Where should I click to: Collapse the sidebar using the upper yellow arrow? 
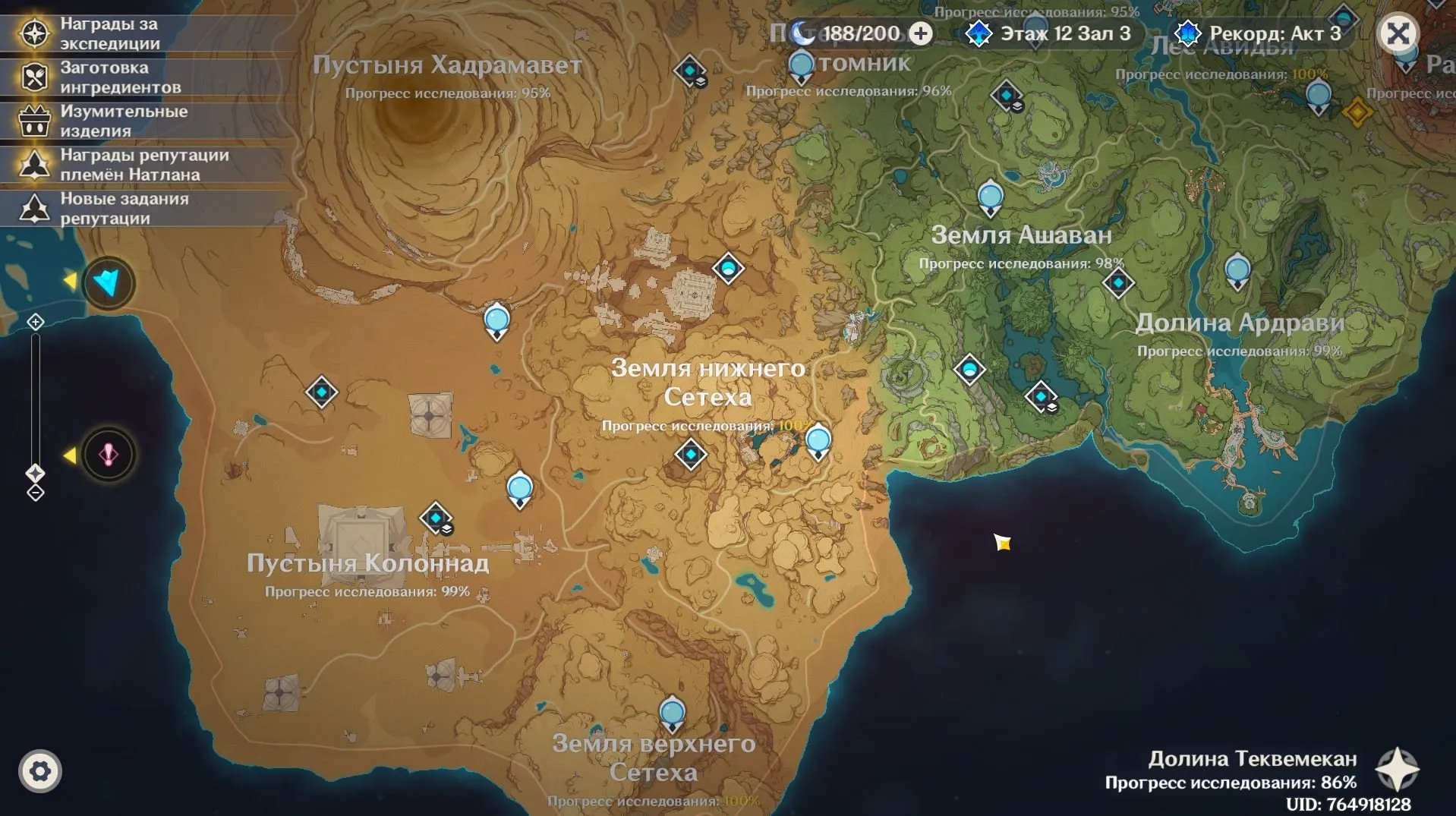[x=71, y=282]
